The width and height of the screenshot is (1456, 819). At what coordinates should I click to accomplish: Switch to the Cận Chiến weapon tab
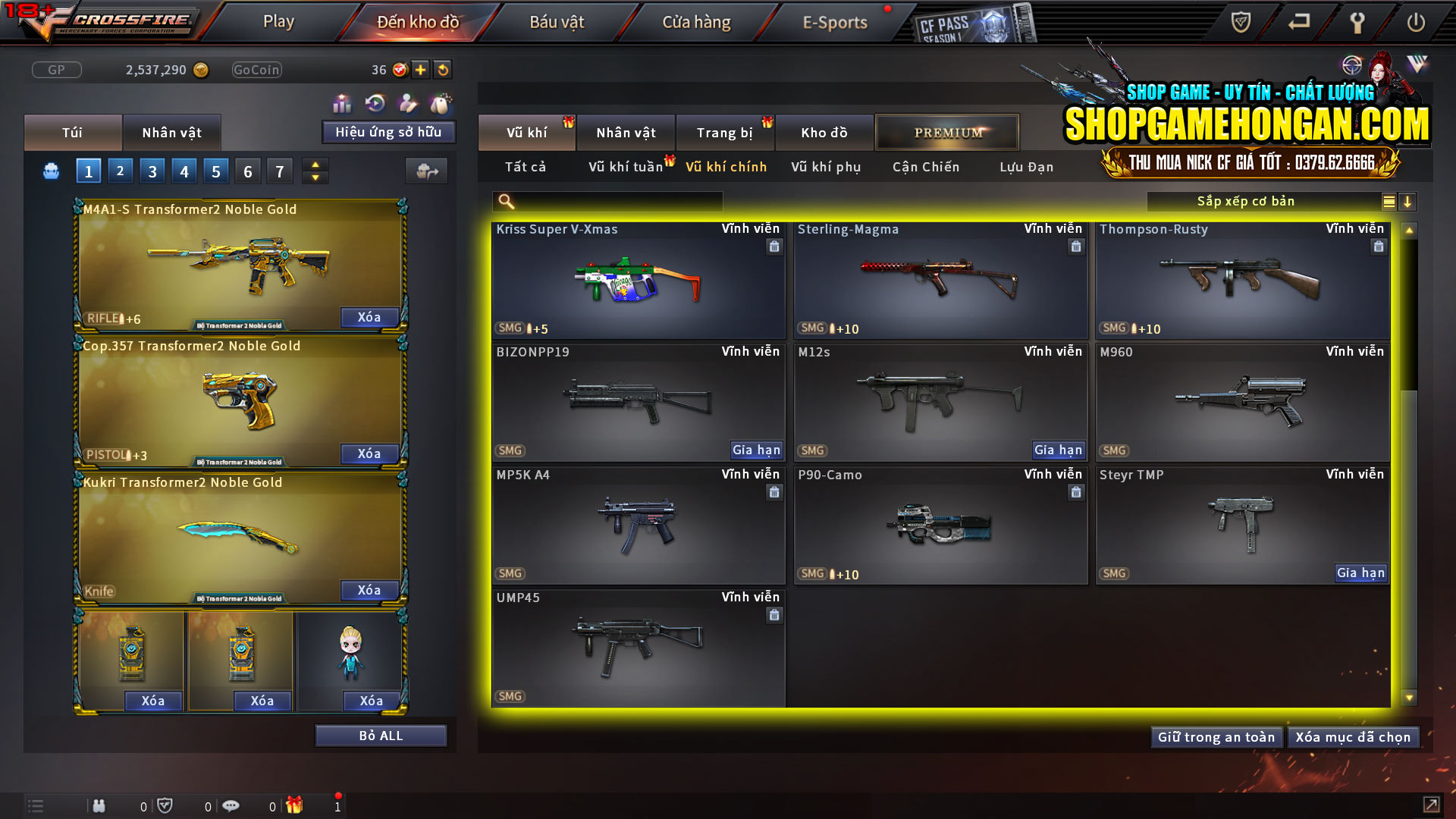tap(925, 167)
